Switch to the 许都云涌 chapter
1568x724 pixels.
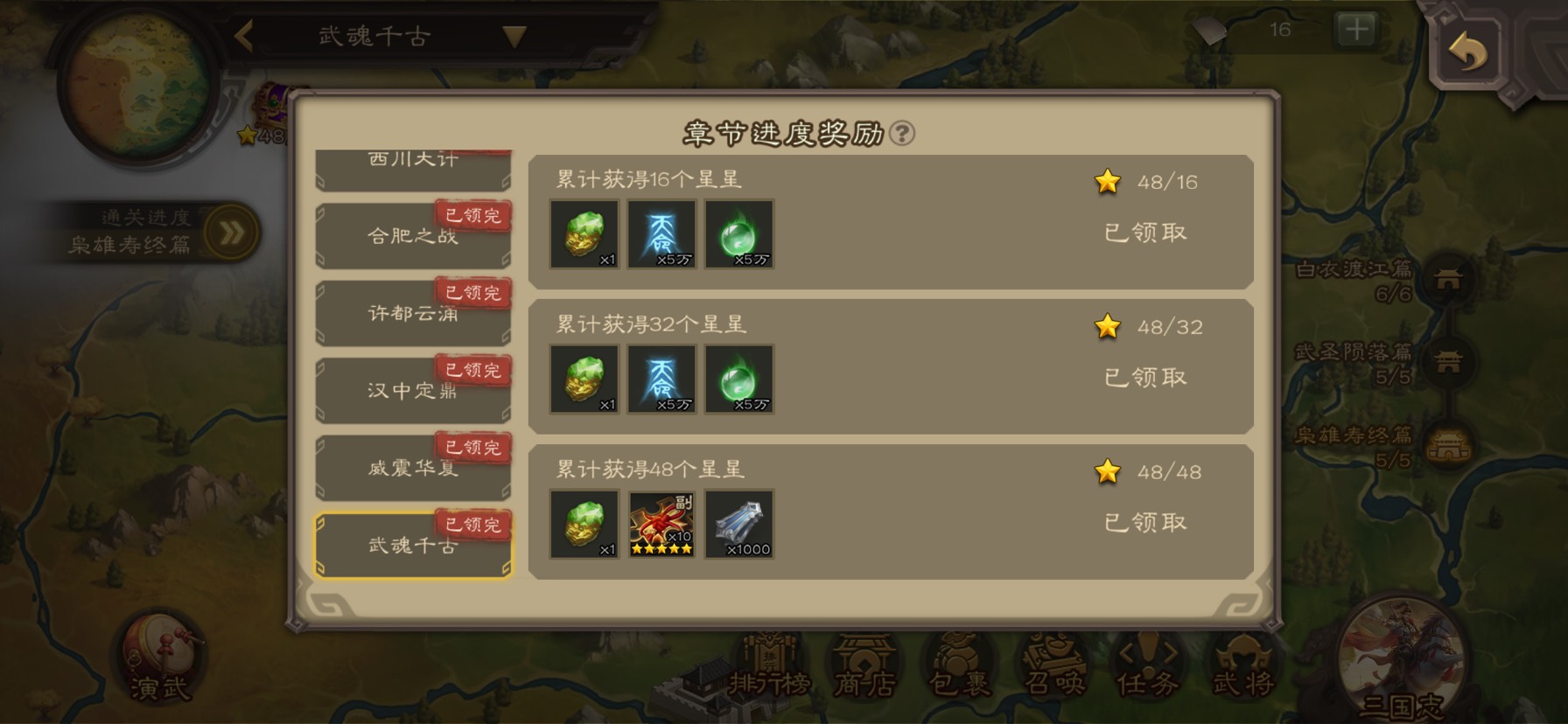[x=412, y=313]
